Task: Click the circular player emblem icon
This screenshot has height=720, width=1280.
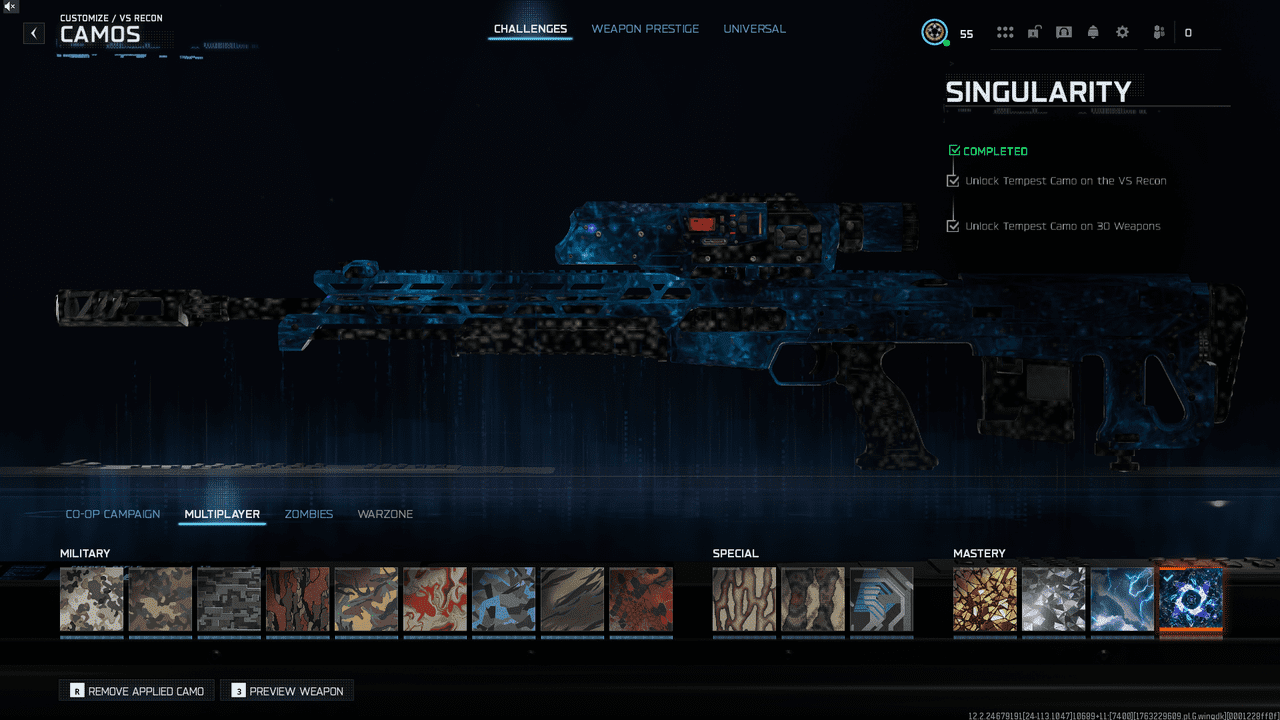Action: coord(934,31)
